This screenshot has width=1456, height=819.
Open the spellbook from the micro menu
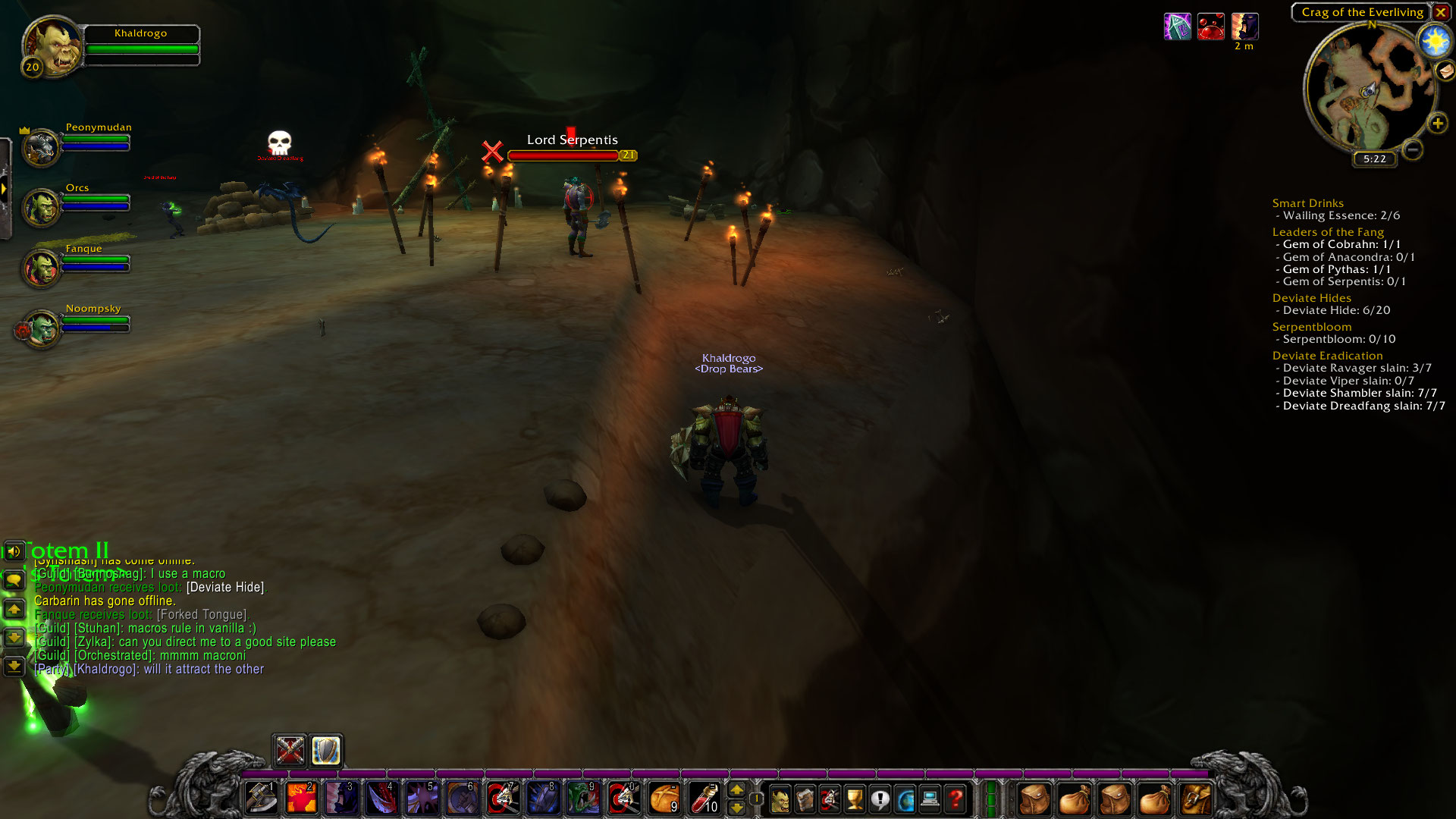click(805, 799)
